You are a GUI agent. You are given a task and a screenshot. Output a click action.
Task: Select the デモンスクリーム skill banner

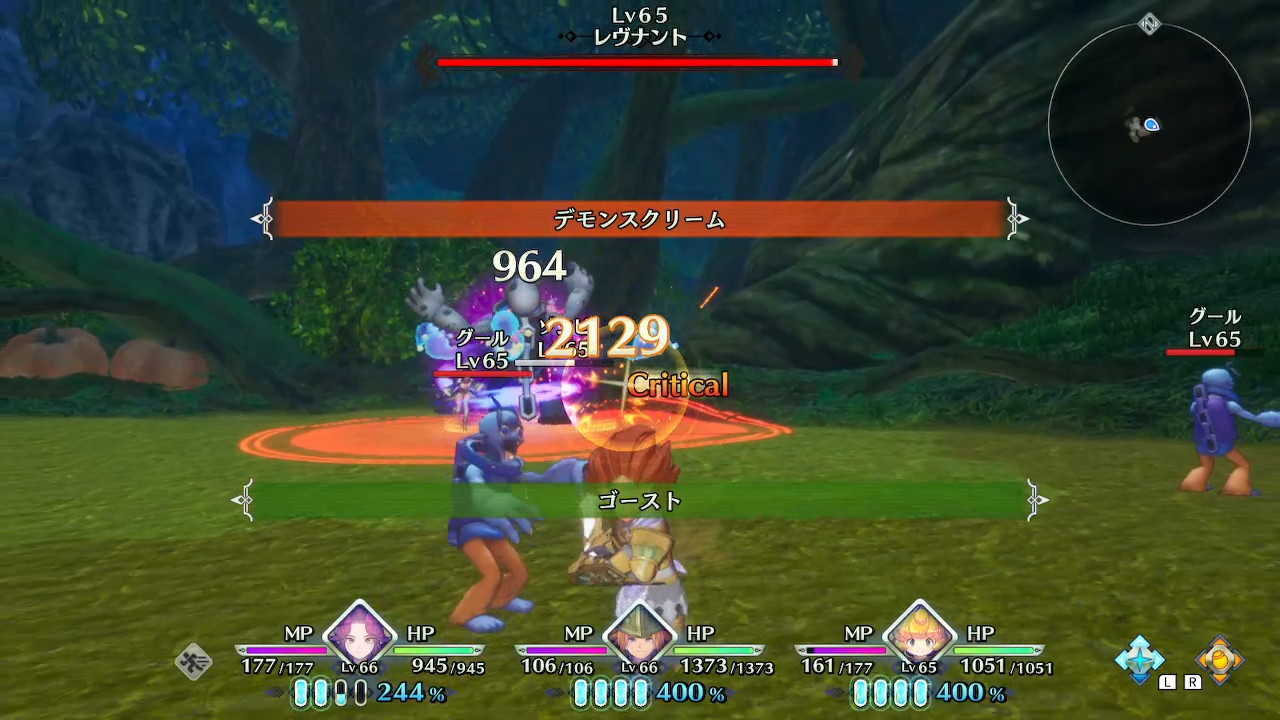pyautogui.click(x=639, y=218)
